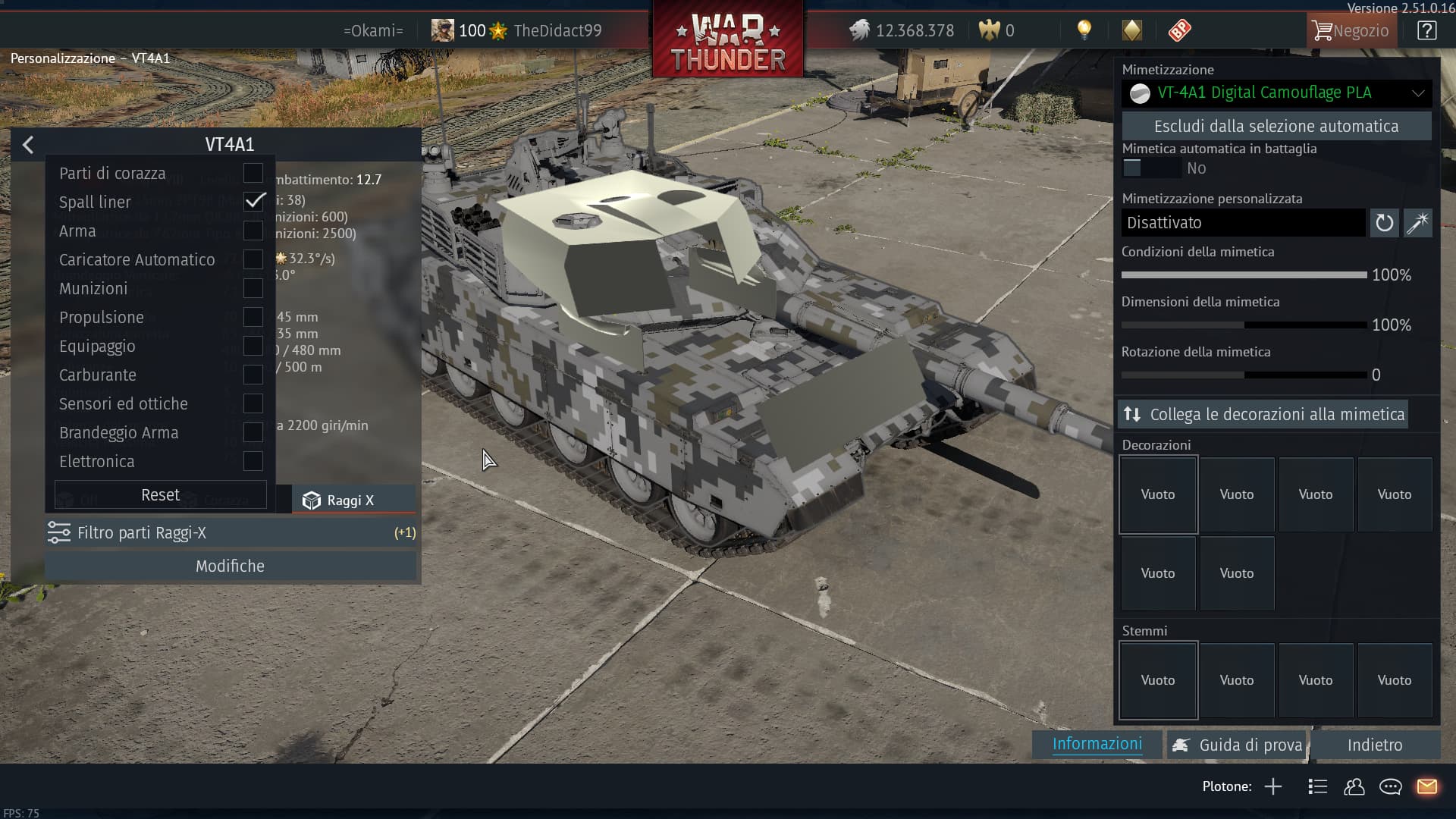This screenshot has width=1456, height=819.
Task: Choose the Indietro button
Action: click(1374, 745)
